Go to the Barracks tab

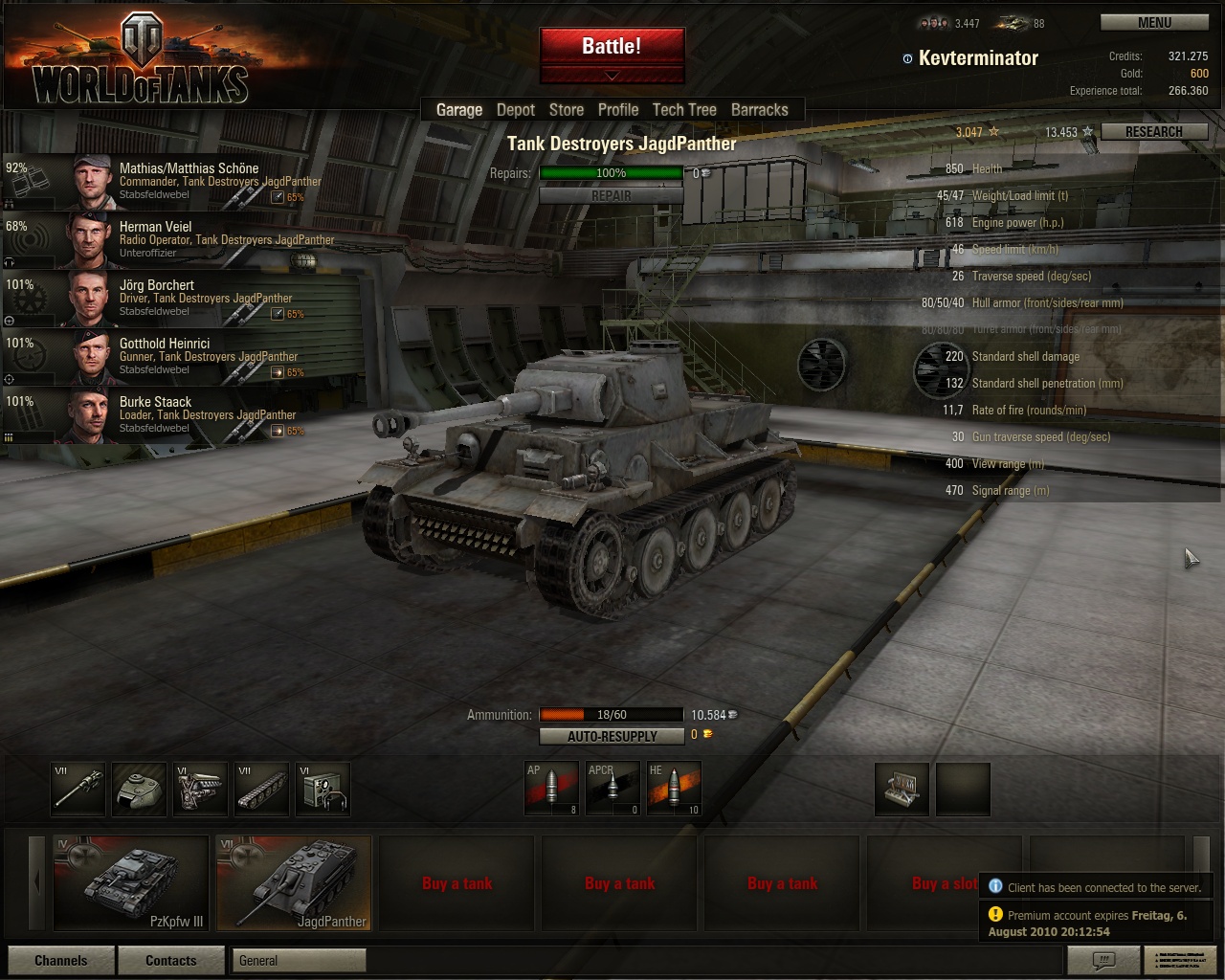coord(760,110)
